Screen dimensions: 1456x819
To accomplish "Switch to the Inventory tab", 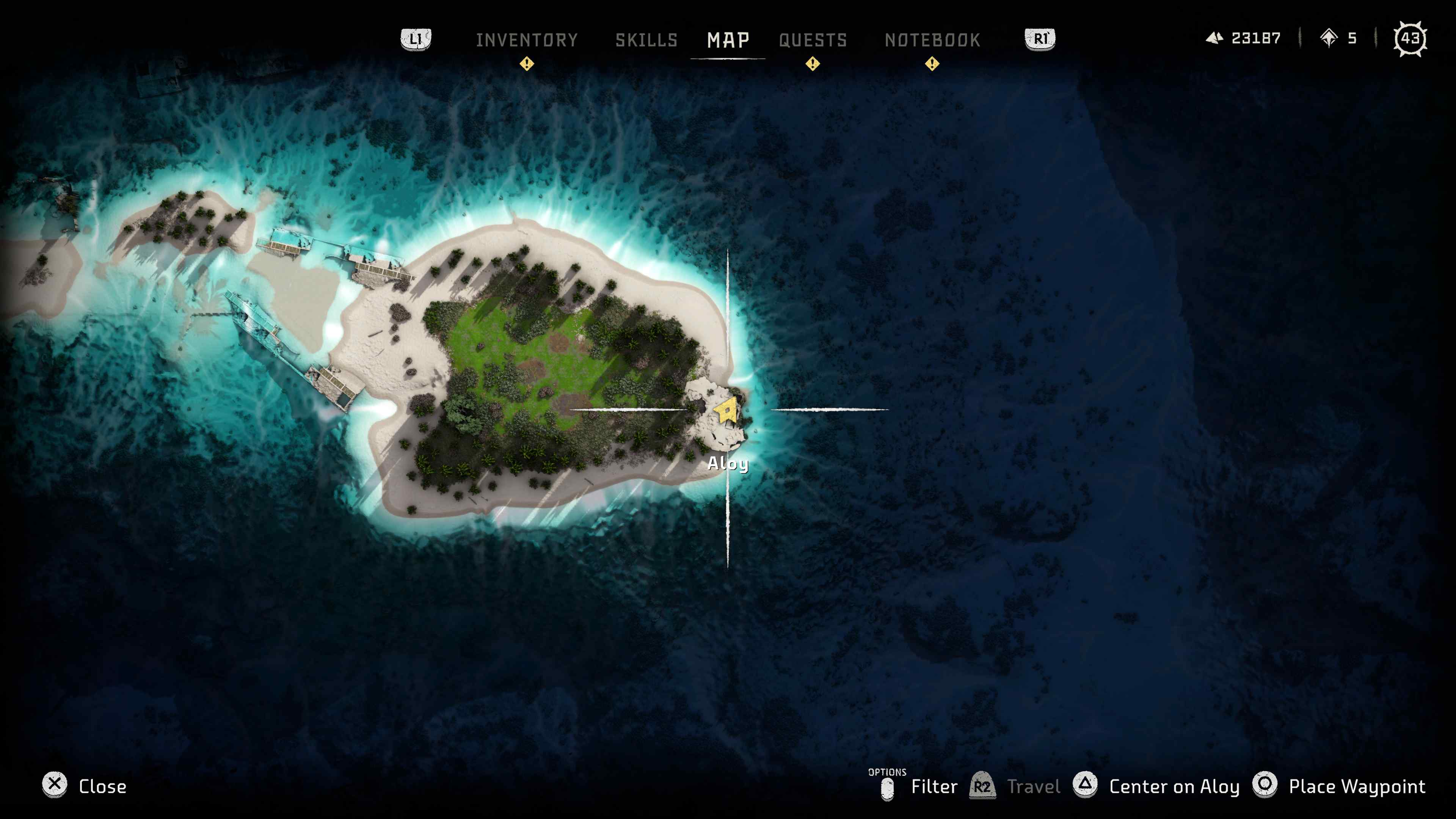I will tap(526, 40).
